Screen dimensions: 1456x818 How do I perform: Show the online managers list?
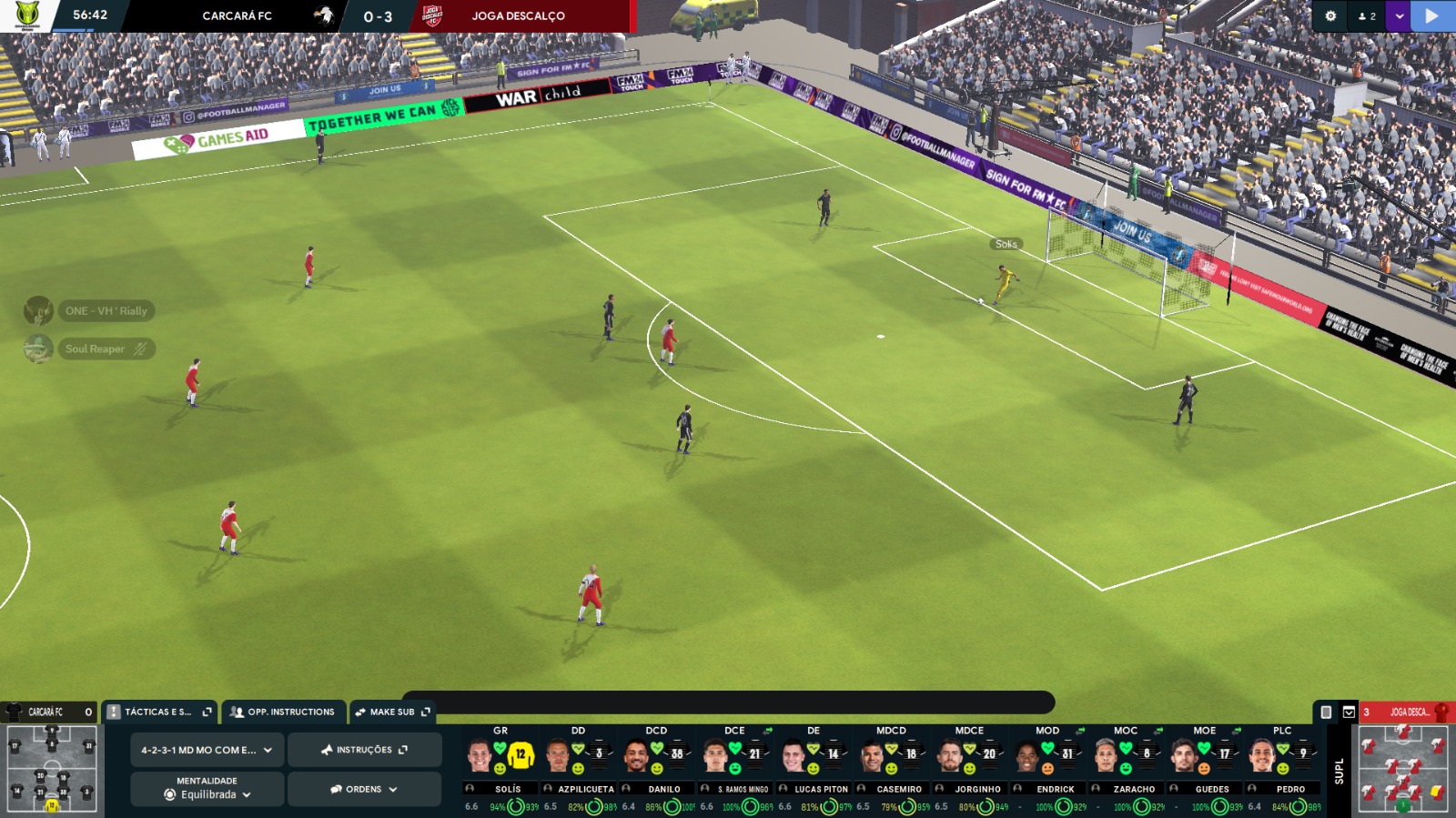1367,16
